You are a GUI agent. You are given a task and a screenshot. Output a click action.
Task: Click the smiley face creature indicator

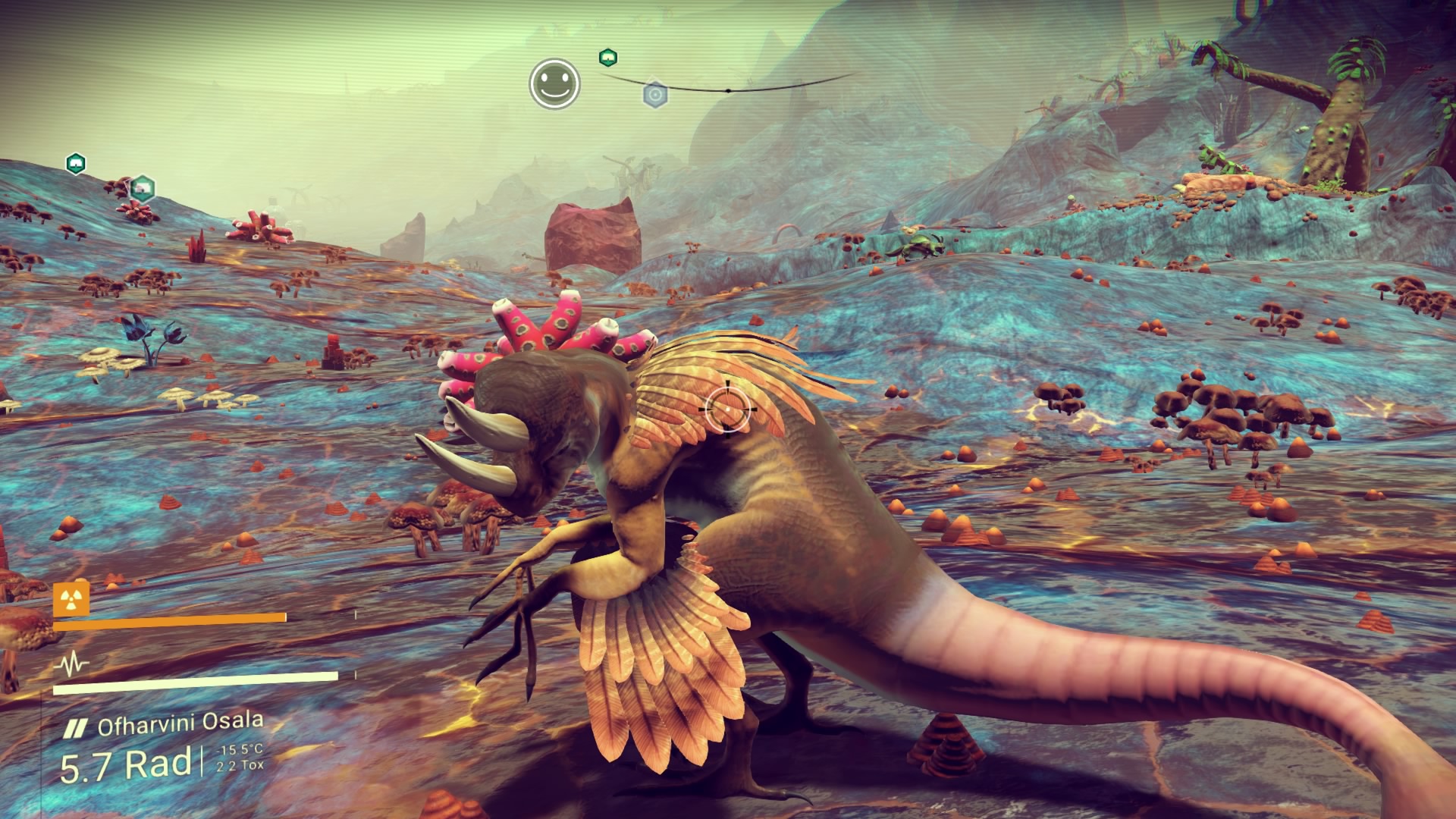(554, 83)
